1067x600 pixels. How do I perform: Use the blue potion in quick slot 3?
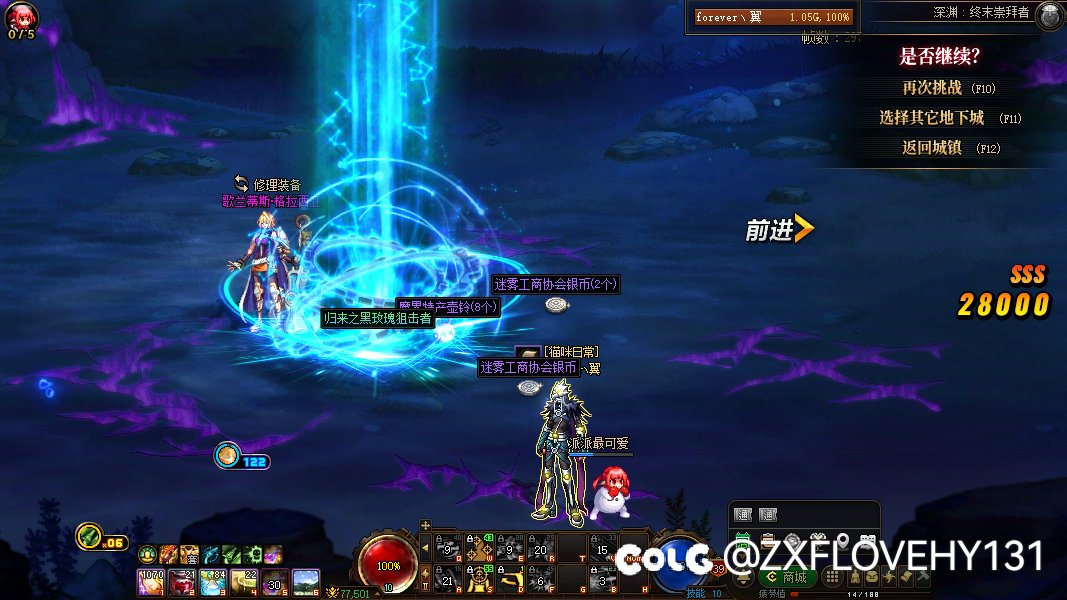point(213,579)
